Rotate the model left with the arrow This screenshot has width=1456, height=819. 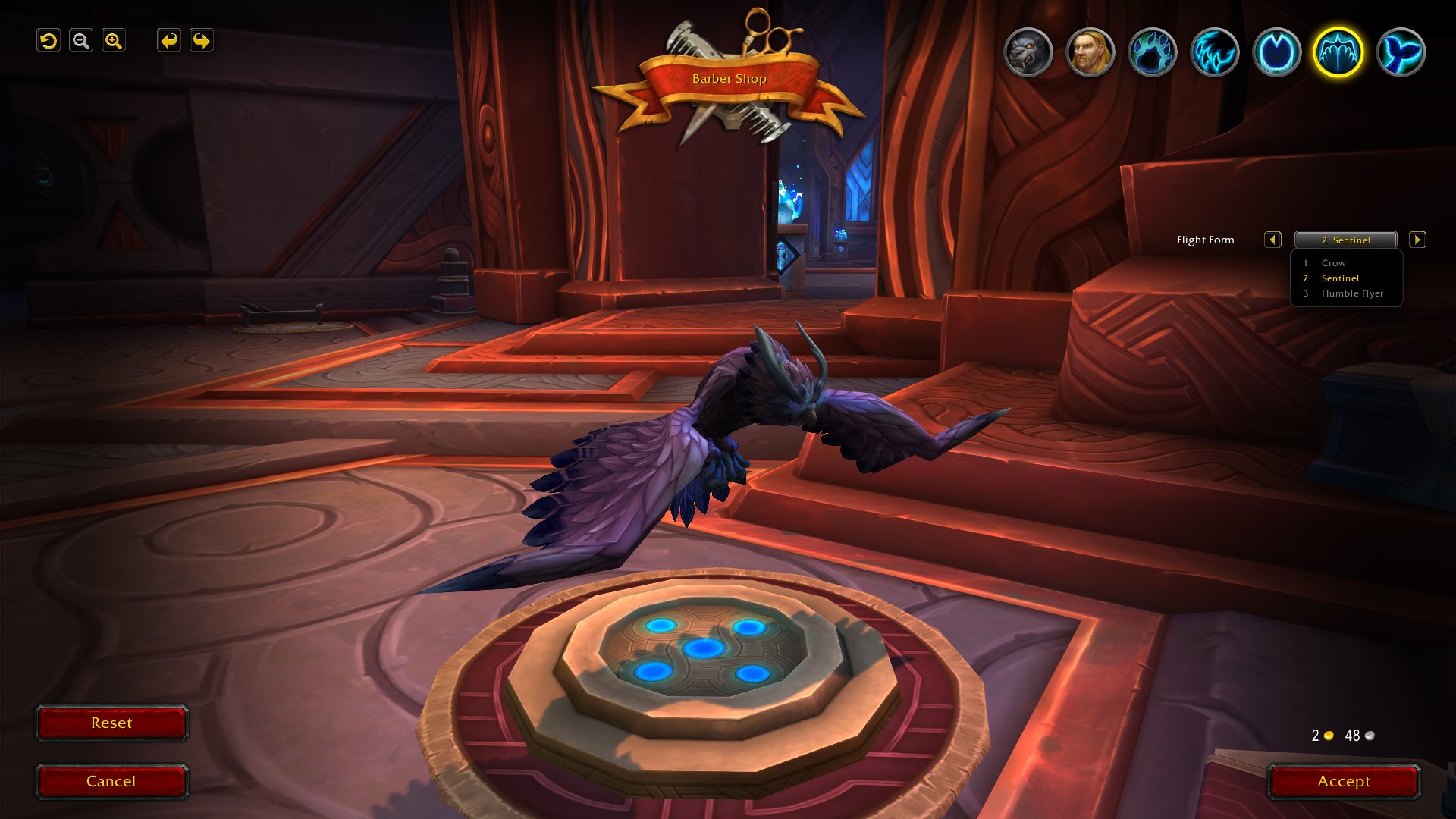[168, 41]
